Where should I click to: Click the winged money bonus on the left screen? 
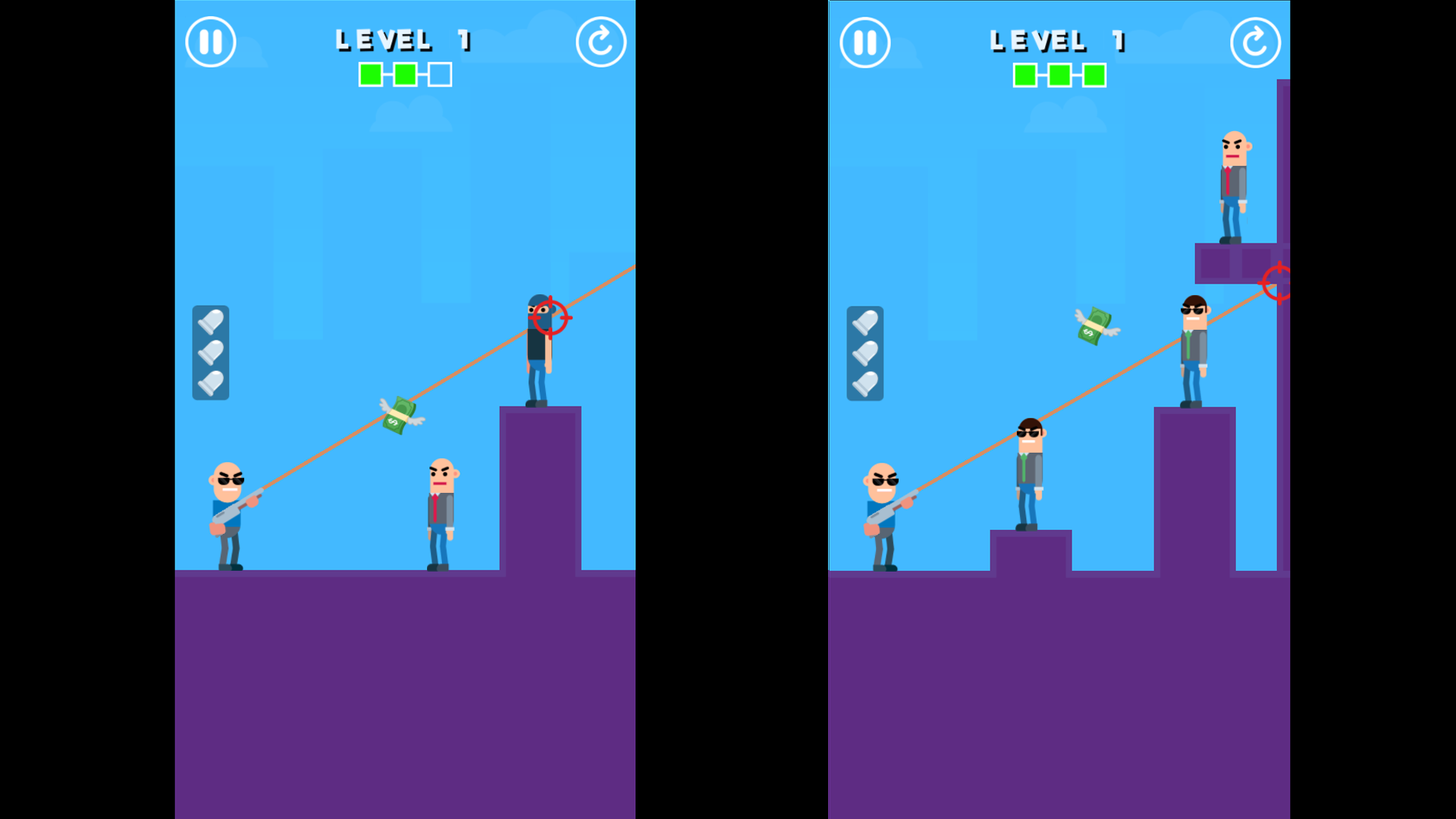pos(400,413)
